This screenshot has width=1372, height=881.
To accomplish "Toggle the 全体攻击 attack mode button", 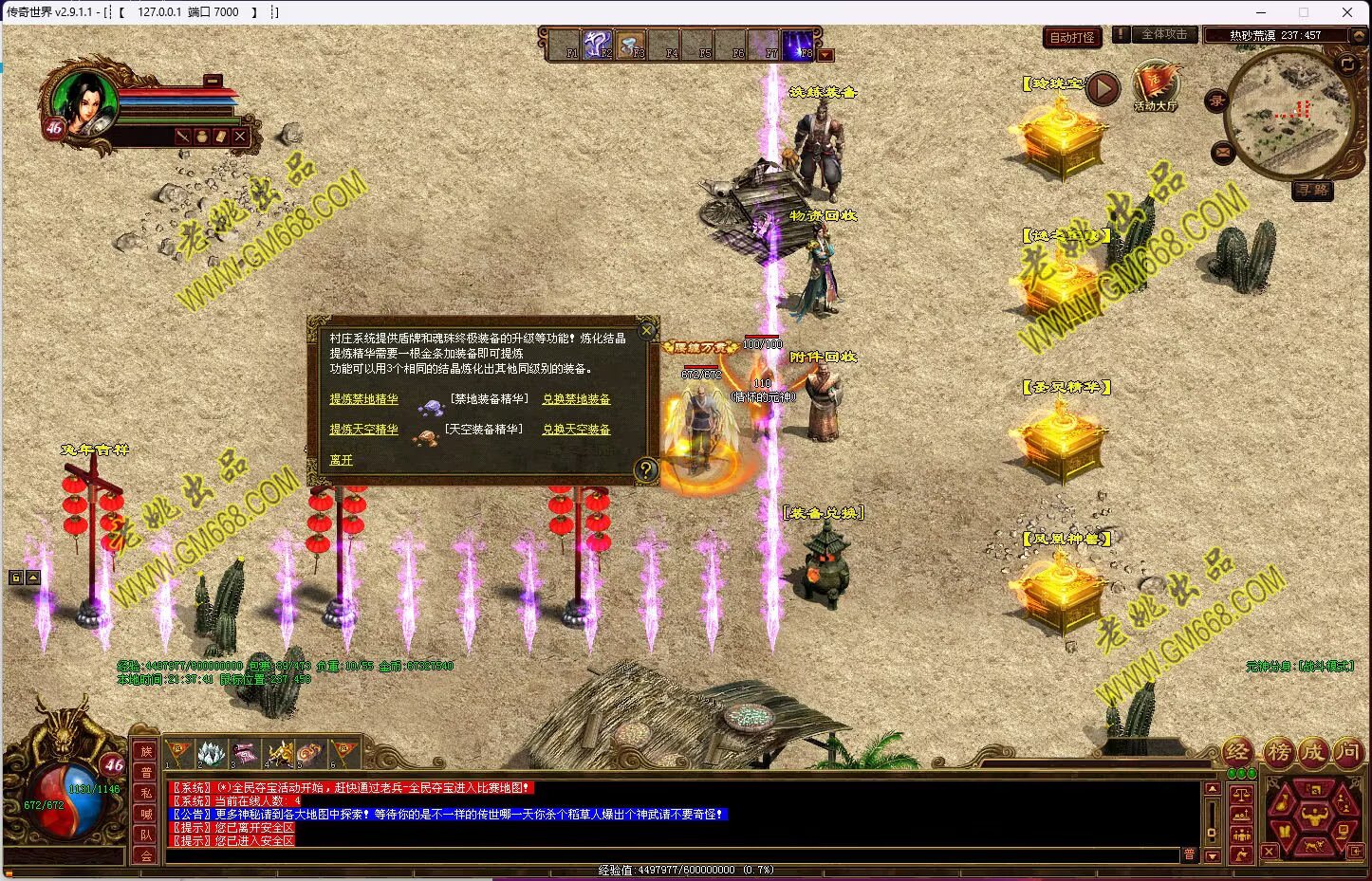I will pos(1163,34).
